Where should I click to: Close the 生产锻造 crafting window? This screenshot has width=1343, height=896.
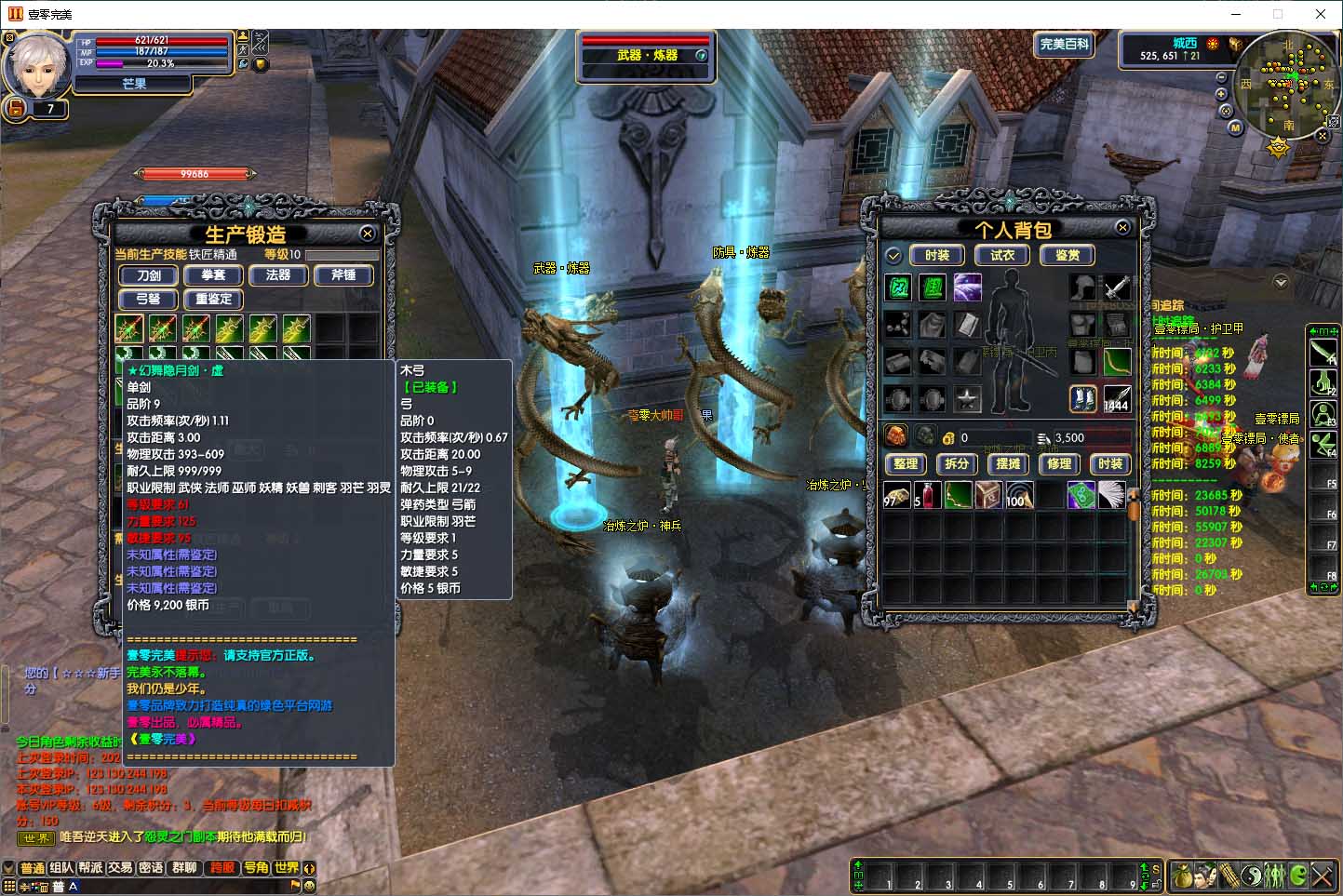pyautogui.click(x=368, y=234)
